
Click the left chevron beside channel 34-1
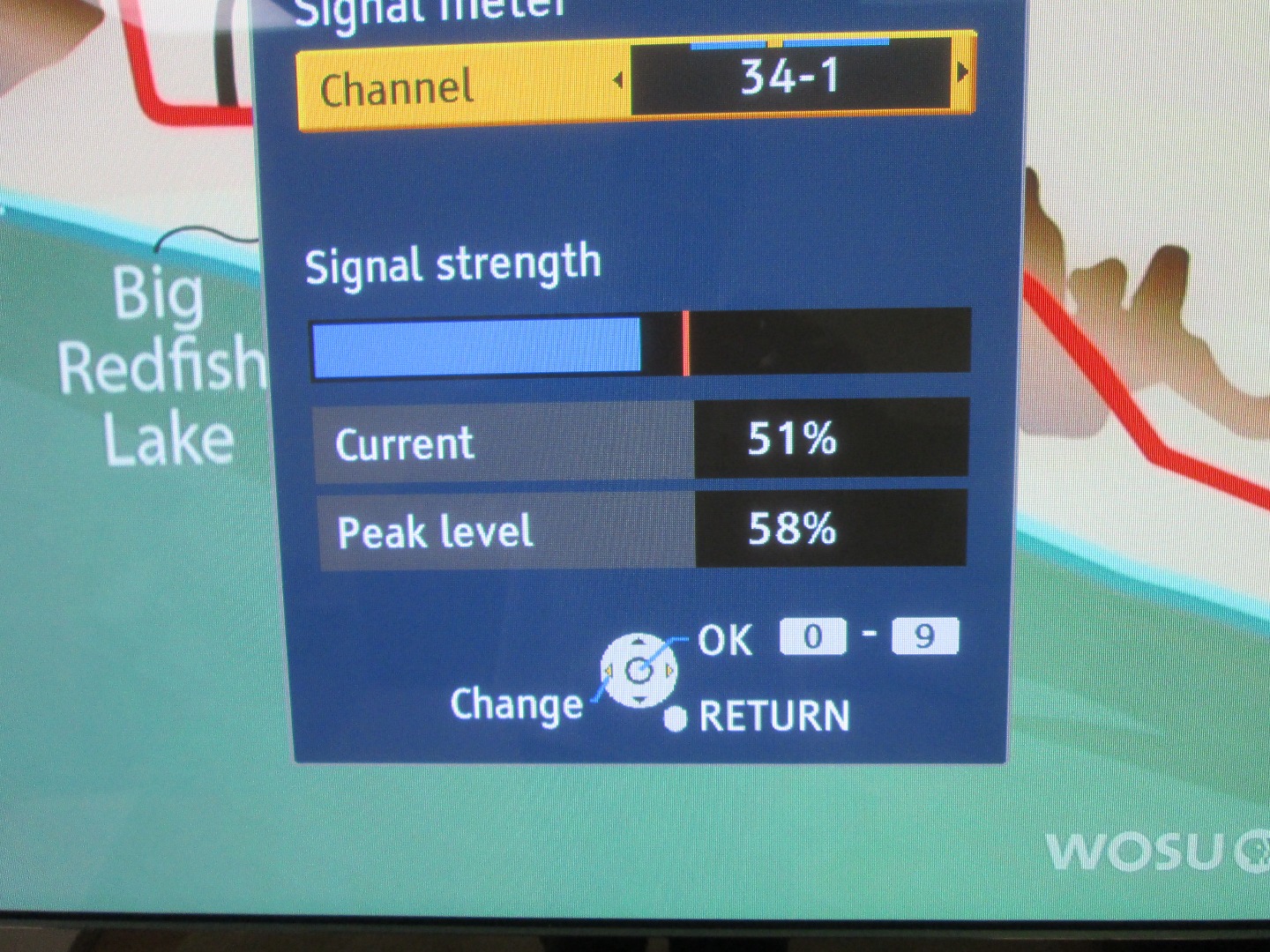[x=620, y=81]
